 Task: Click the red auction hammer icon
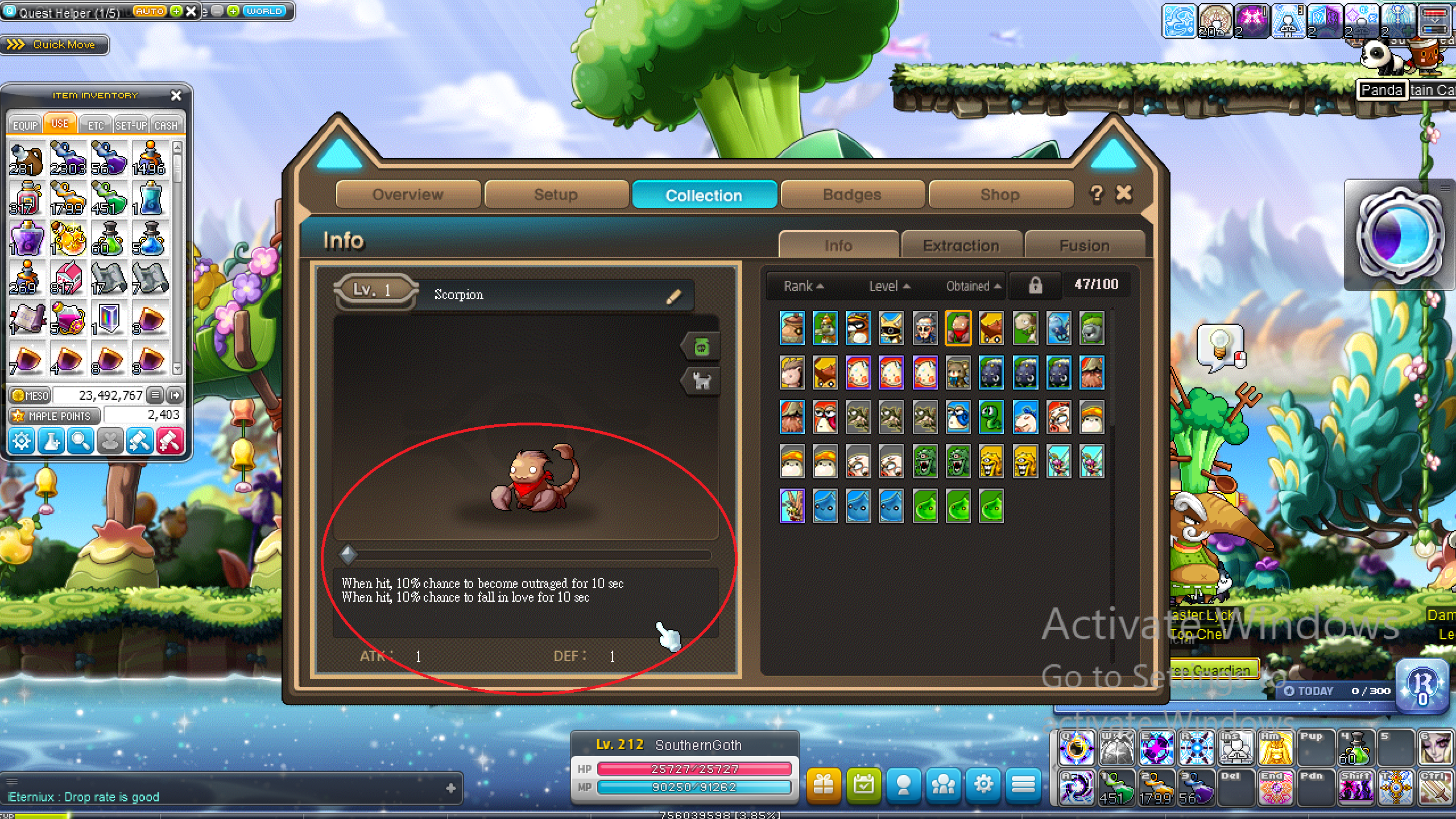[x=169, y=441]
